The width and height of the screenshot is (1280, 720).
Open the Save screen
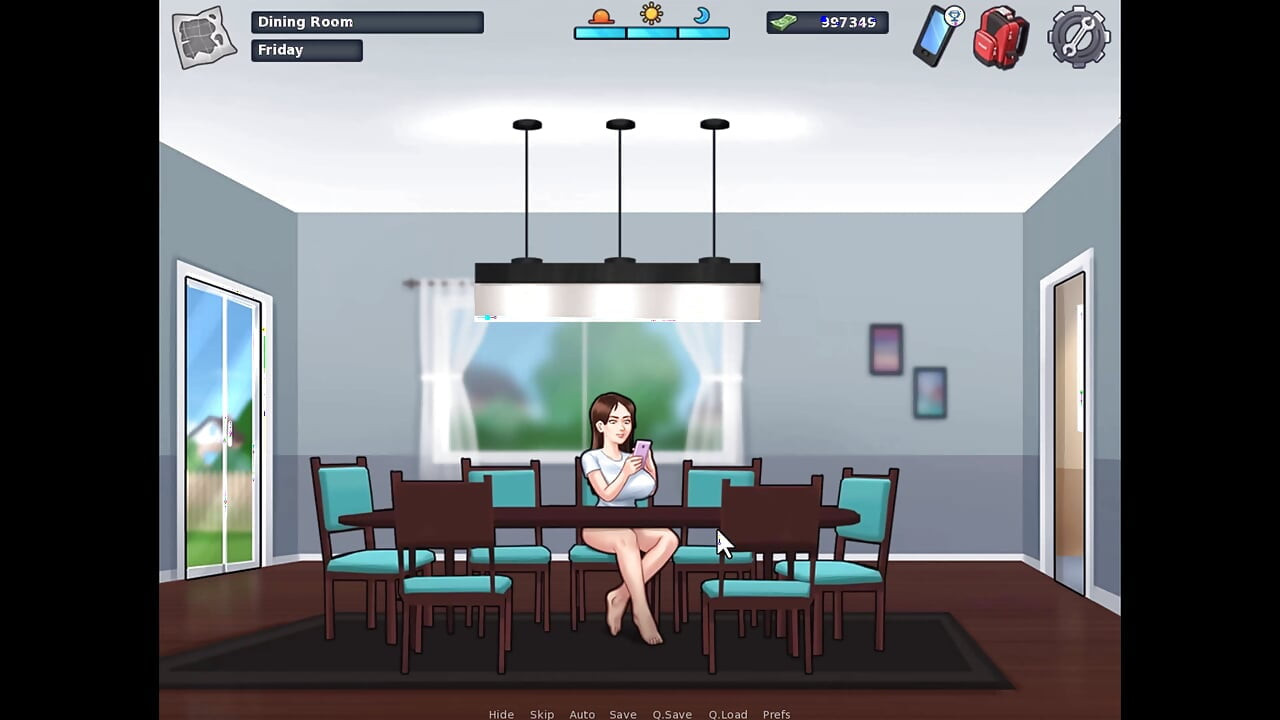pyautogui.click(x=623, y=714)
